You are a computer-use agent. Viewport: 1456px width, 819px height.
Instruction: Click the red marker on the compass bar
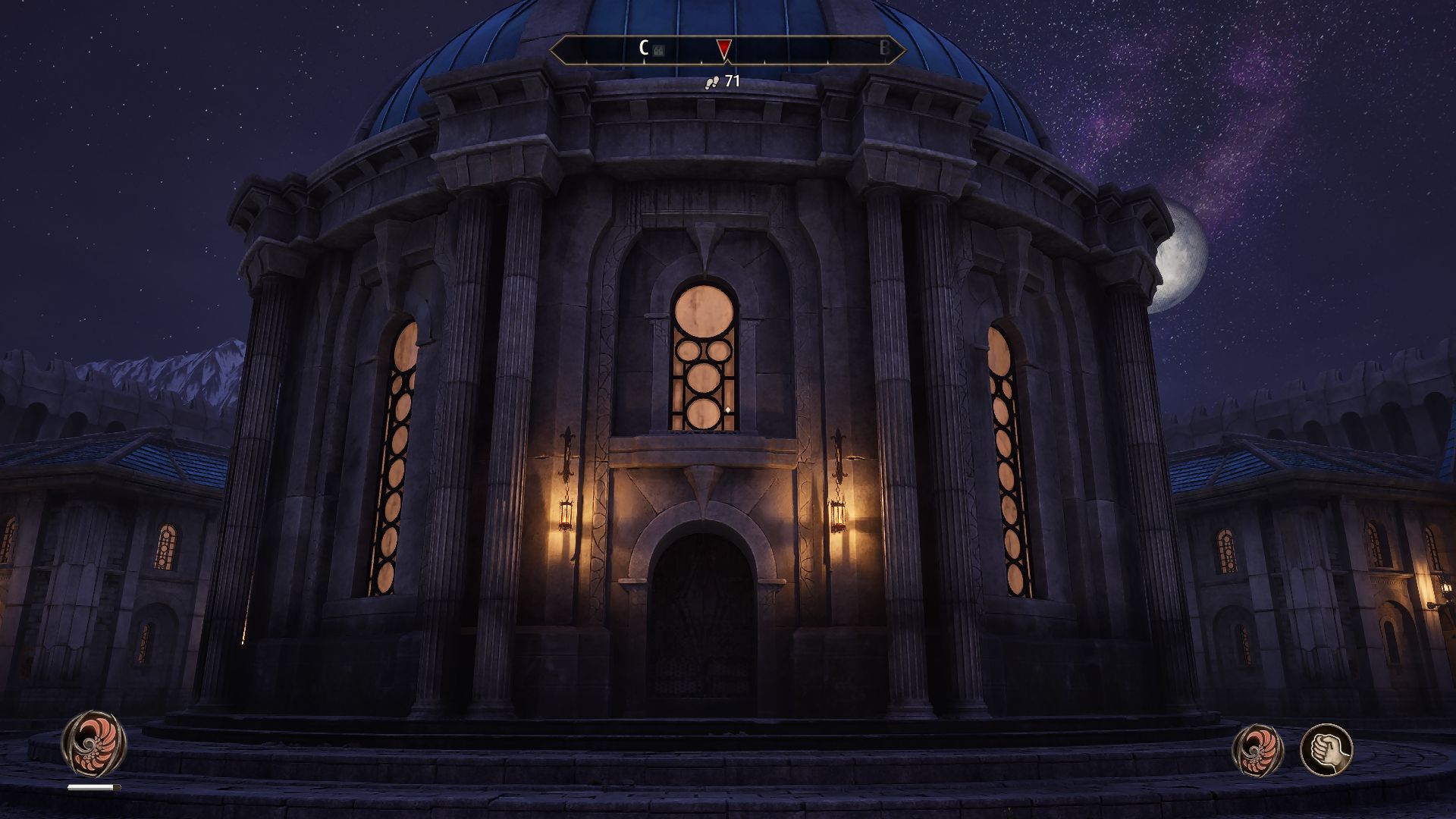pos(724,49)
